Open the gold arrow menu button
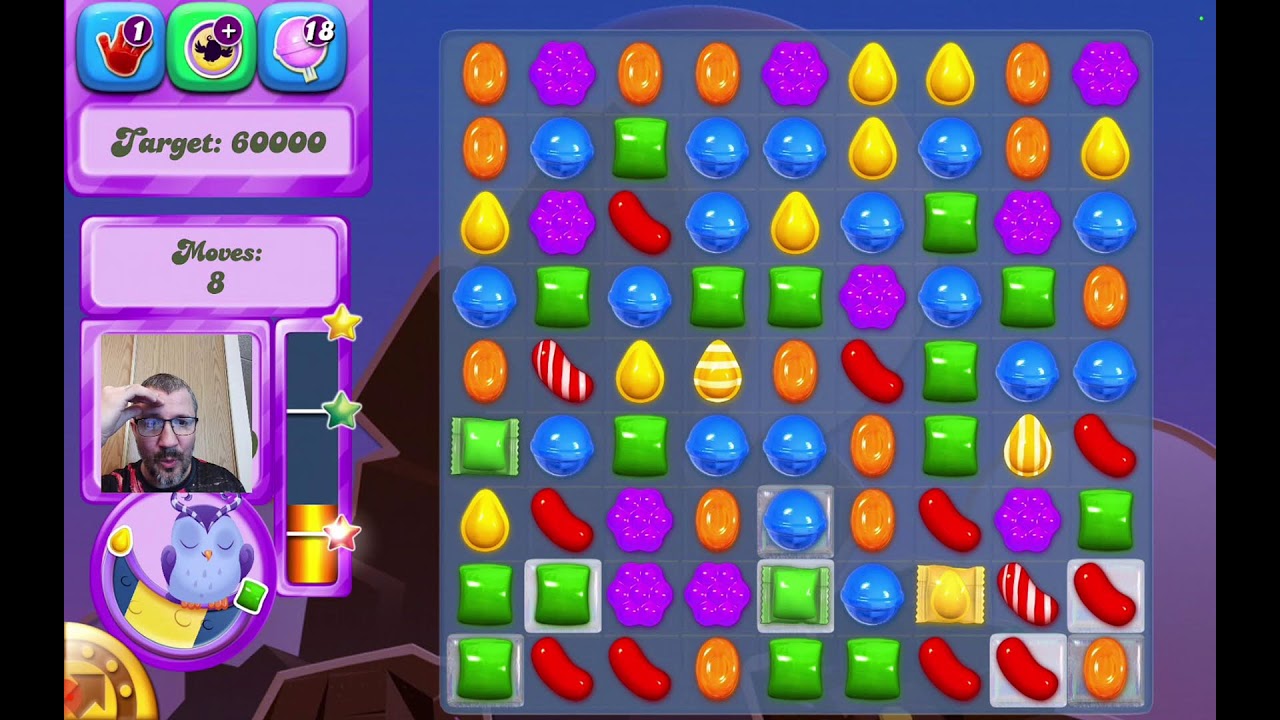Screen dimensions: 1280x720 pyautogui.click(x=100, y=680)
